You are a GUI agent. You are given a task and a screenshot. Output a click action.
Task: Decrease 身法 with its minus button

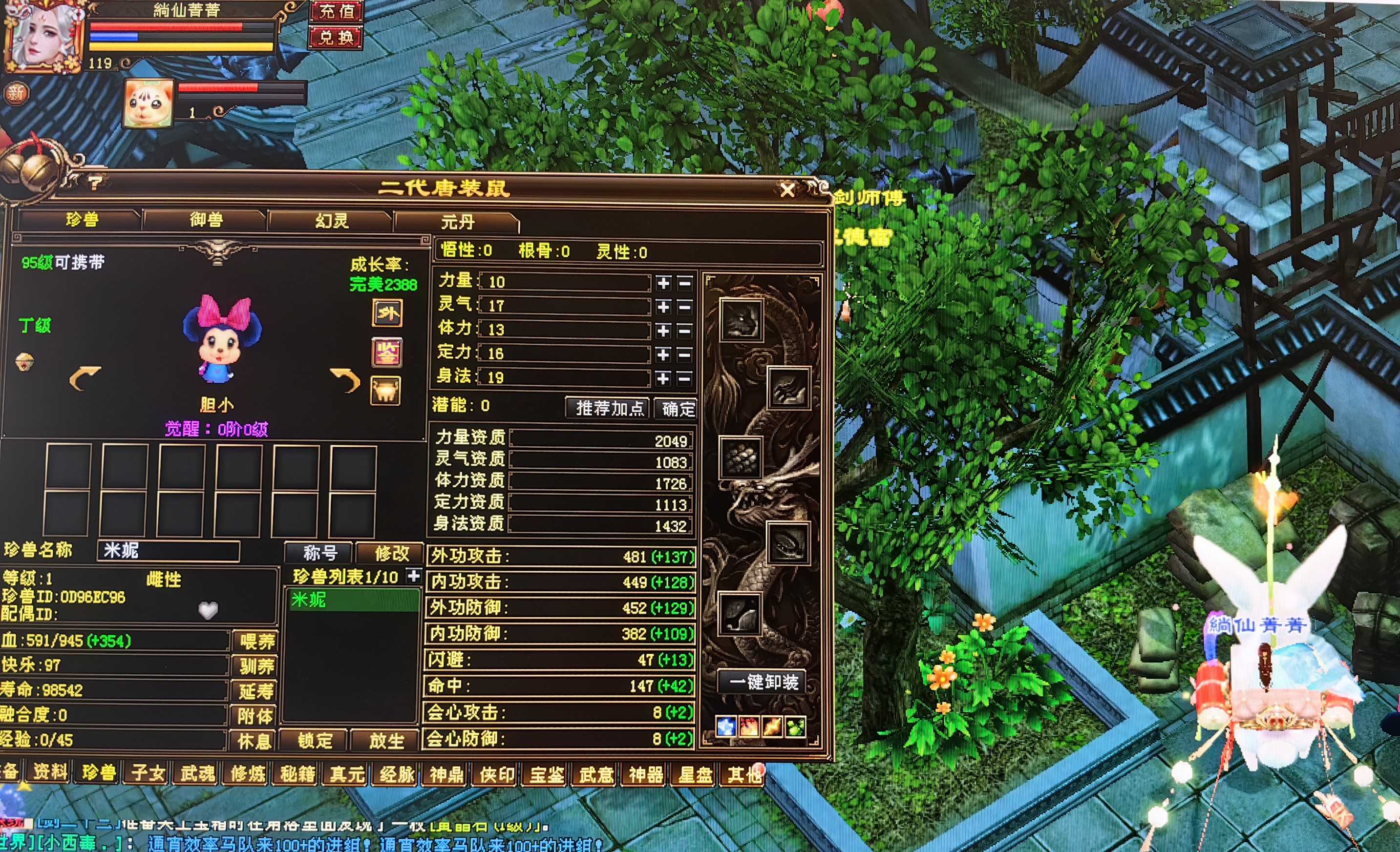685,378
